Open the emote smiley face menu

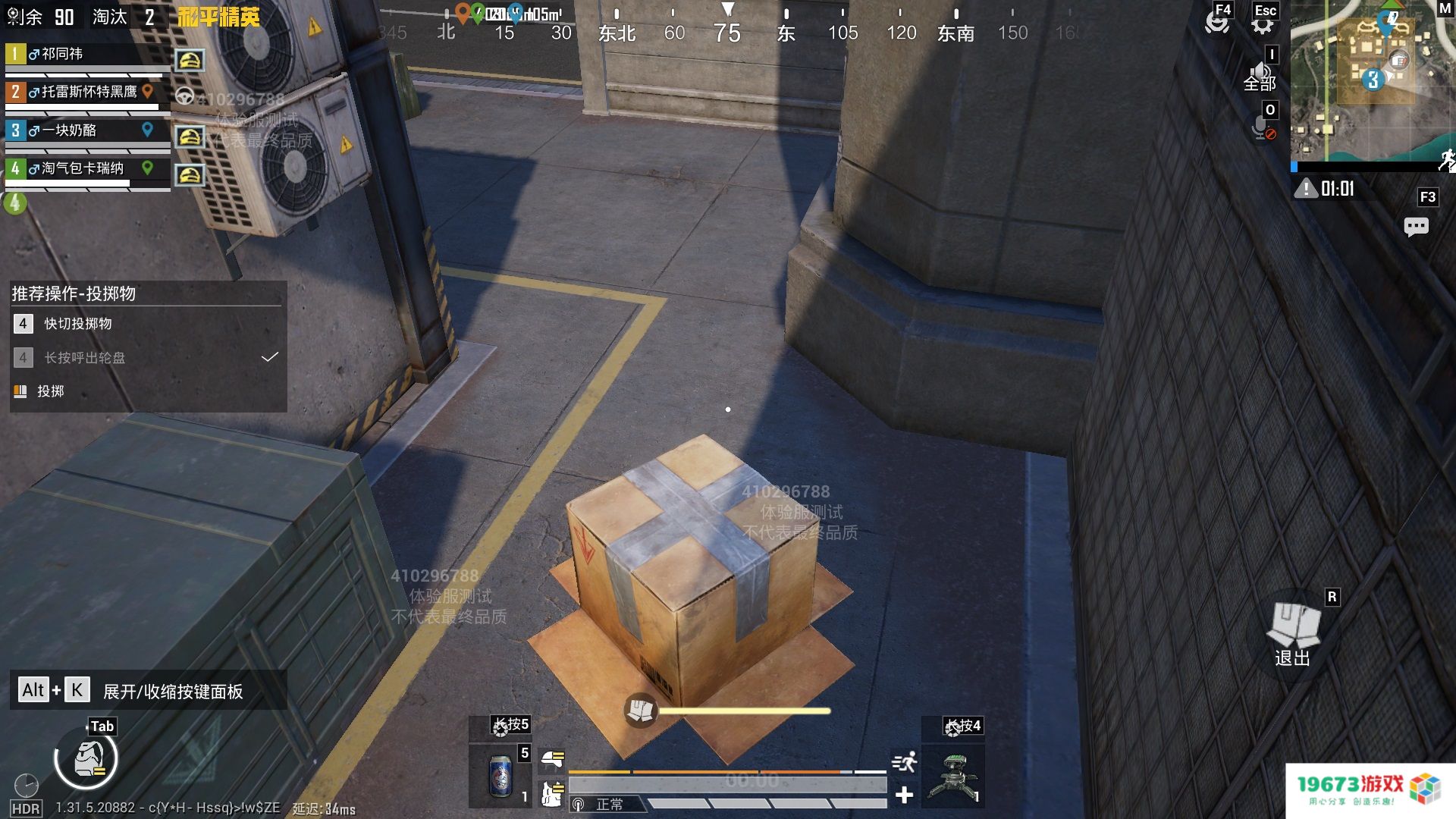click(x=1217, y=22)
